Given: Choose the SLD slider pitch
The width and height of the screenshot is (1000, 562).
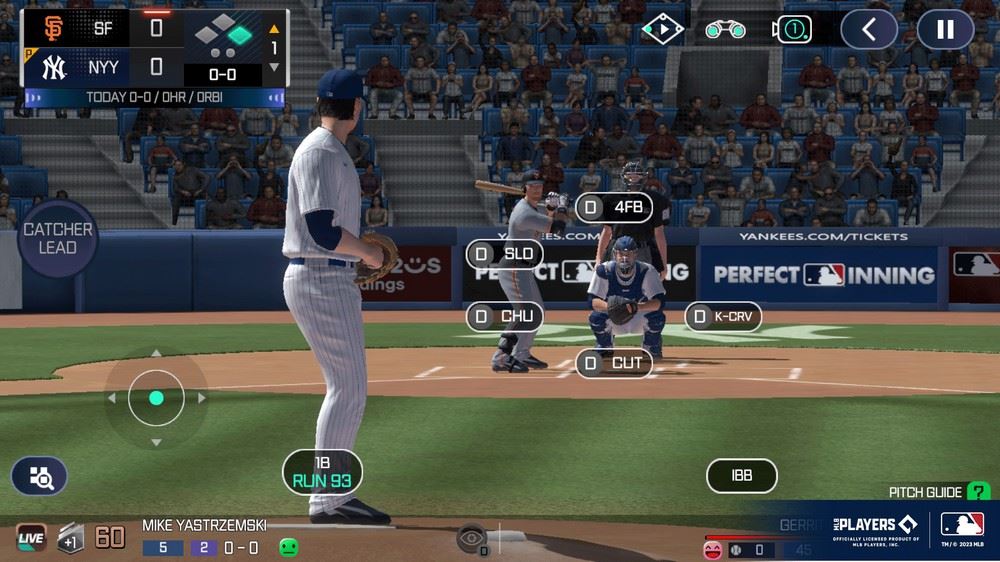Looking at the screenshot, I should (x=505, y=254).
